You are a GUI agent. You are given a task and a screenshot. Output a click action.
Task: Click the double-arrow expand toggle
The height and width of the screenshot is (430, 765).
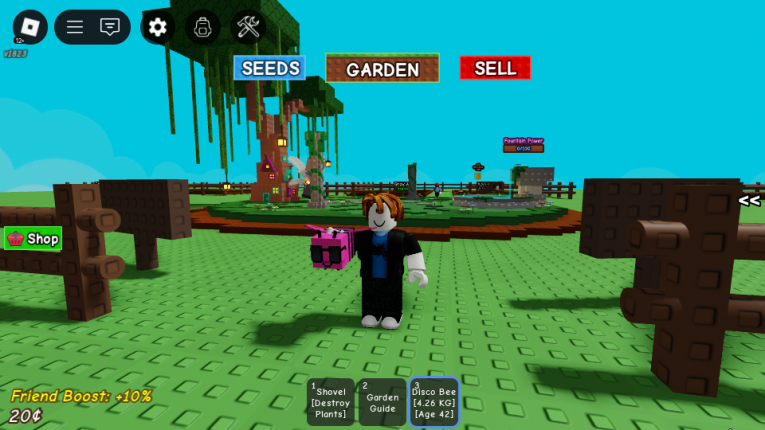tap(749, 201)
